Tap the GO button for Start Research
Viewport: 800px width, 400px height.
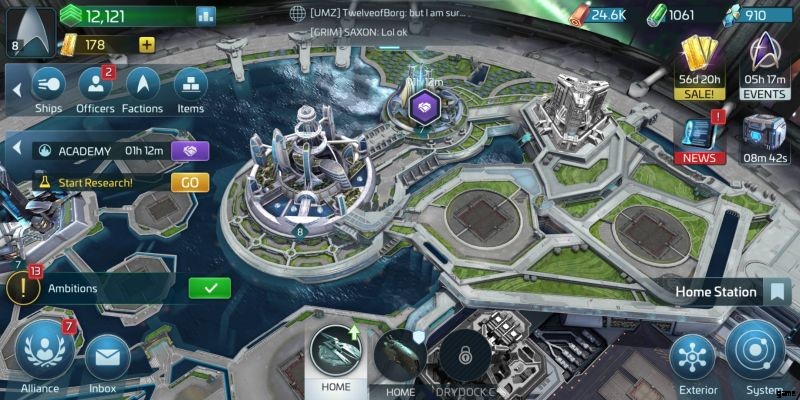click(189, 183)
